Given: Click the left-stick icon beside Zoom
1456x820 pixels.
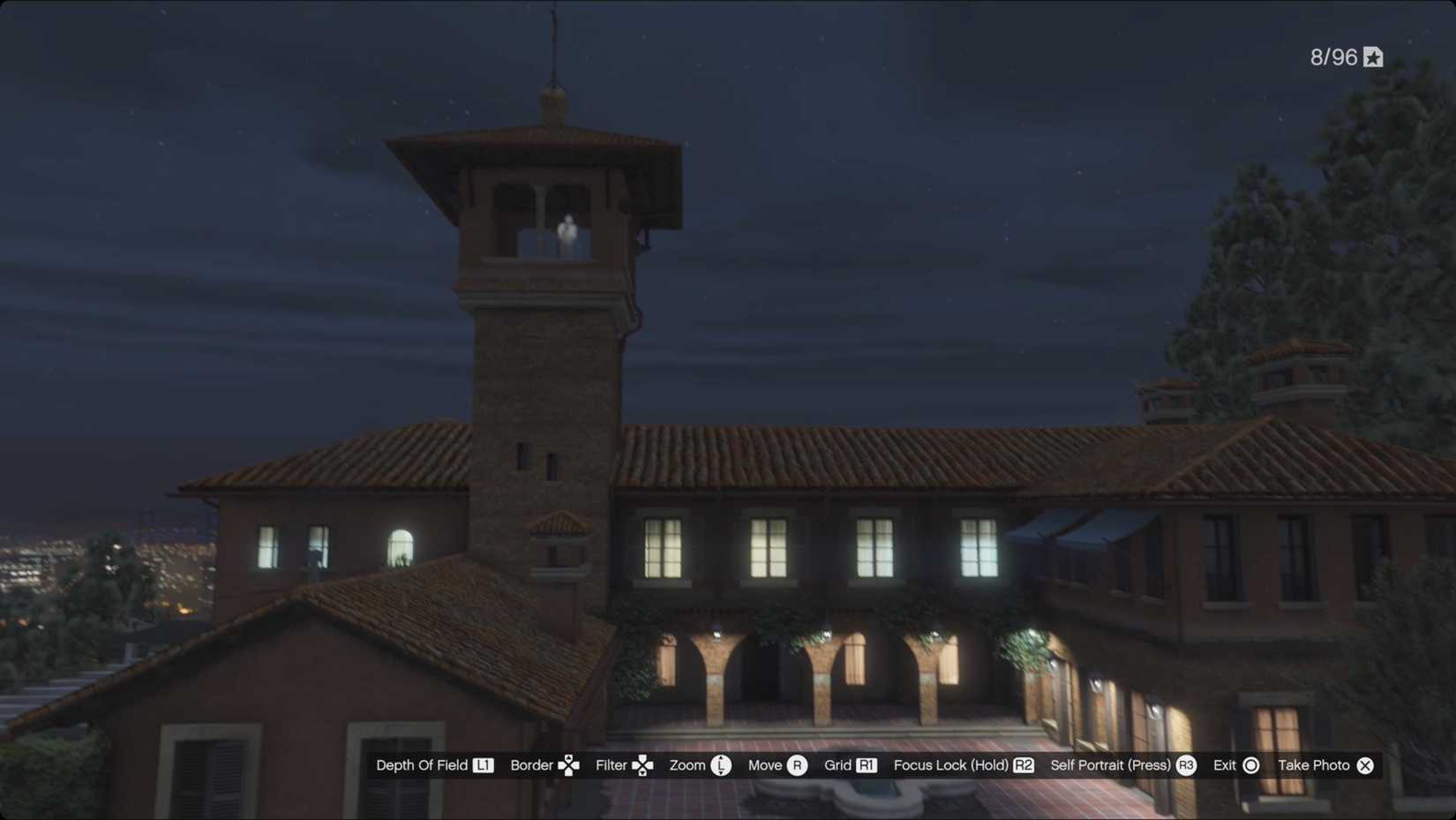Looking at the screenshot, I should click(720, 765).
